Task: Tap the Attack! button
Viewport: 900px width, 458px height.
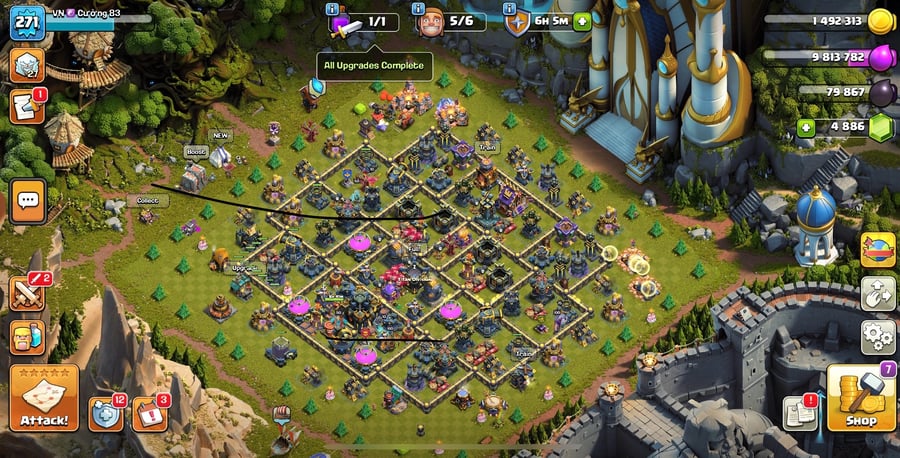Action: click(44, 399)
